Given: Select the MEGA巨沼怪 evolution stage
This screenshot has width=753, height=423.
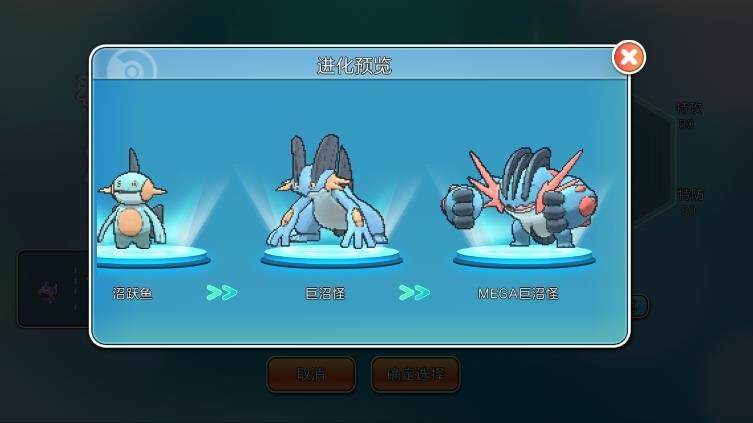Looking at the screenshot, I should (519, 203).
